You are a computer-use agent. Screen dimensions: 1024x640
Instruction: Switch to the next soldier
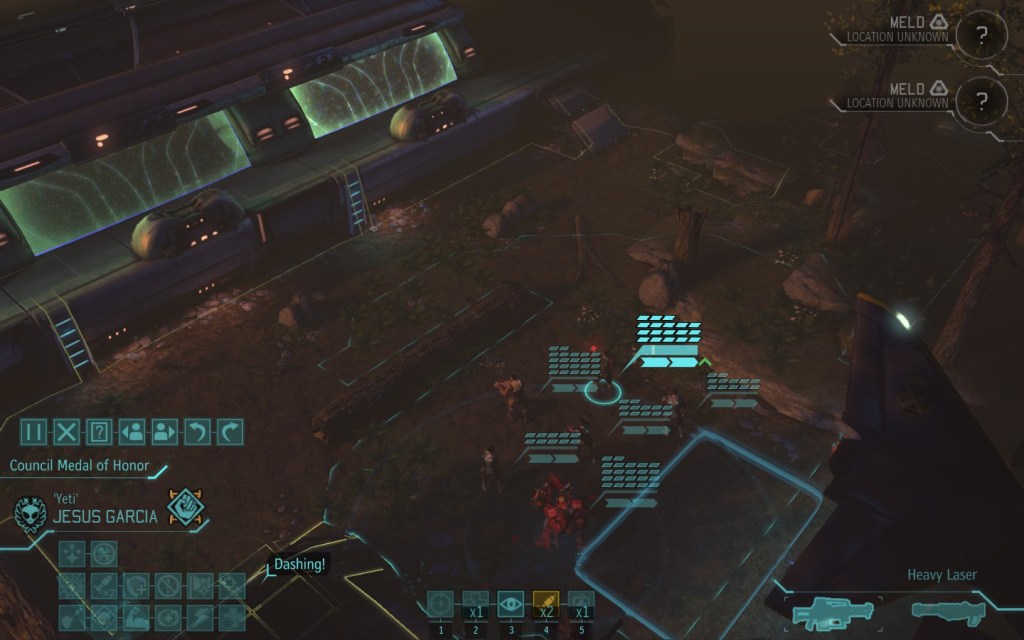pyautogui.click(x=163, y=432)
